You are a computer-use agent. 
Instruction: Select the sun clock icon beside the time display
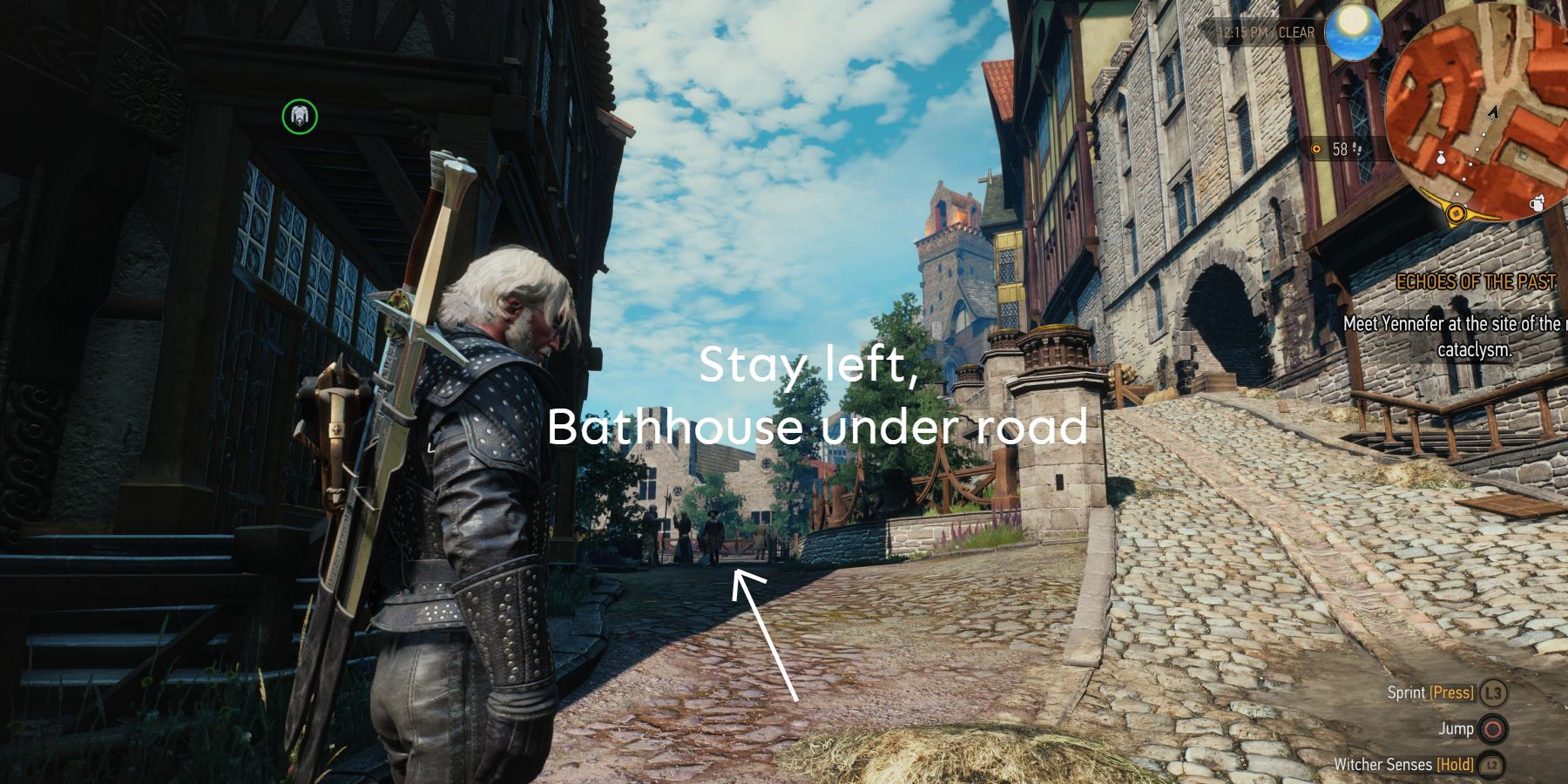[1353, 30]
